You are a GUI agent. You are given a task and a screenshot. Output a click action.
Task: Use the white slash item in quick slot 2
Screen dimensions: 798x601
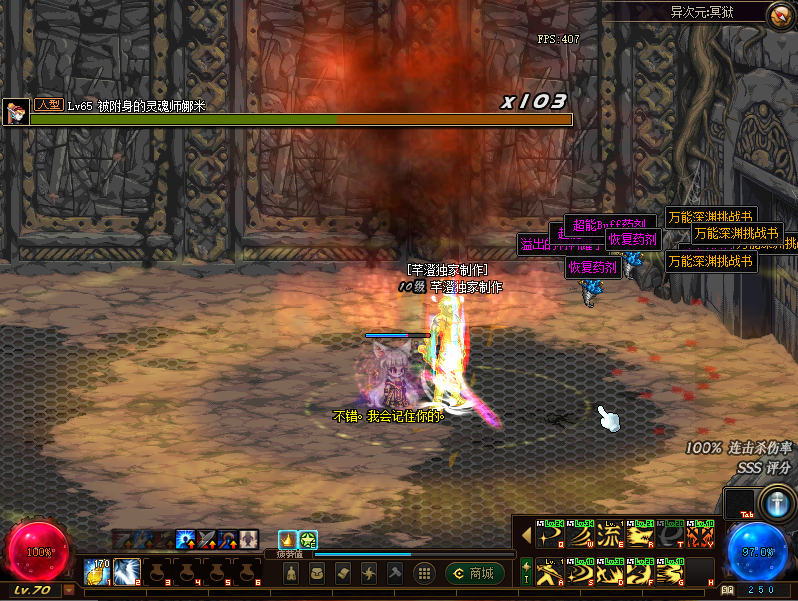(x=126, y=572)
